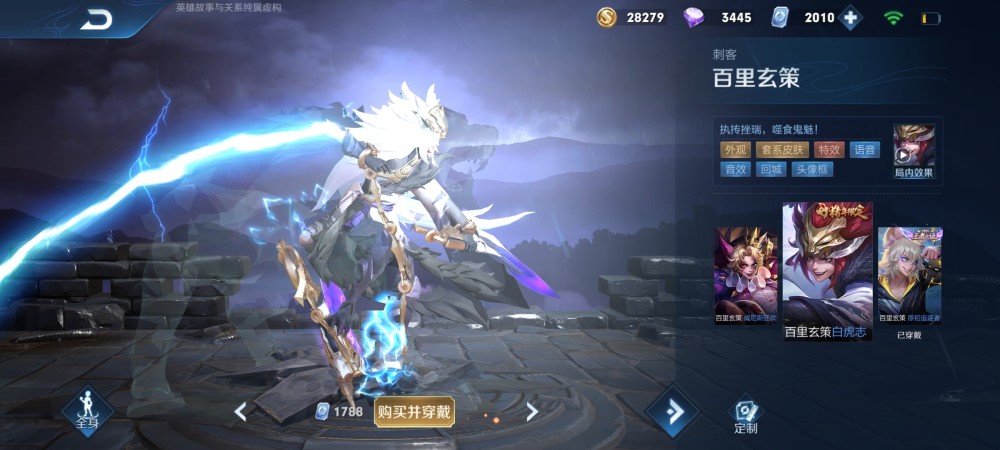Select the 外观 appearance tag
Viewport: 1000px width, 450px height.
click(x=735, y=150)
